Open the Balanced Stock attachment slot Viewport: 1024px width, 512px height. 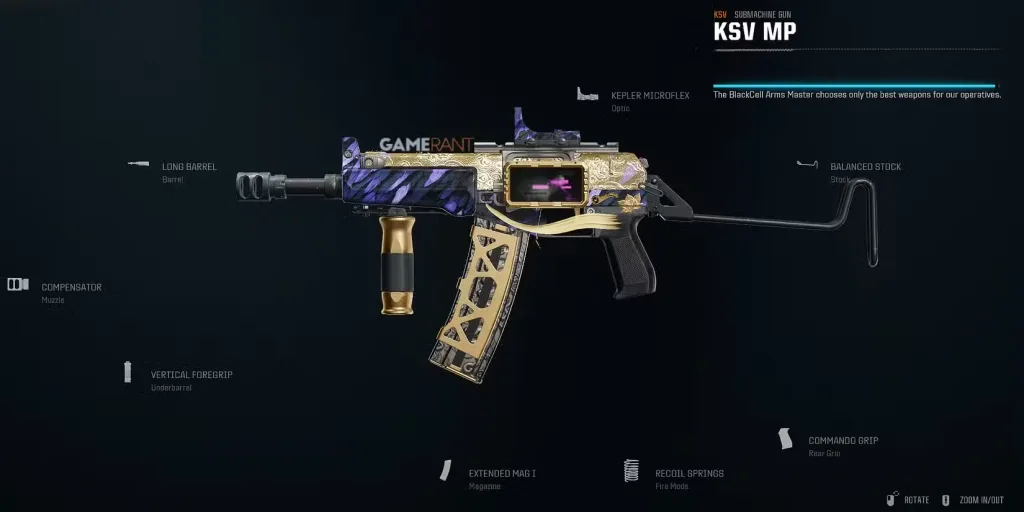click(865, 167)
